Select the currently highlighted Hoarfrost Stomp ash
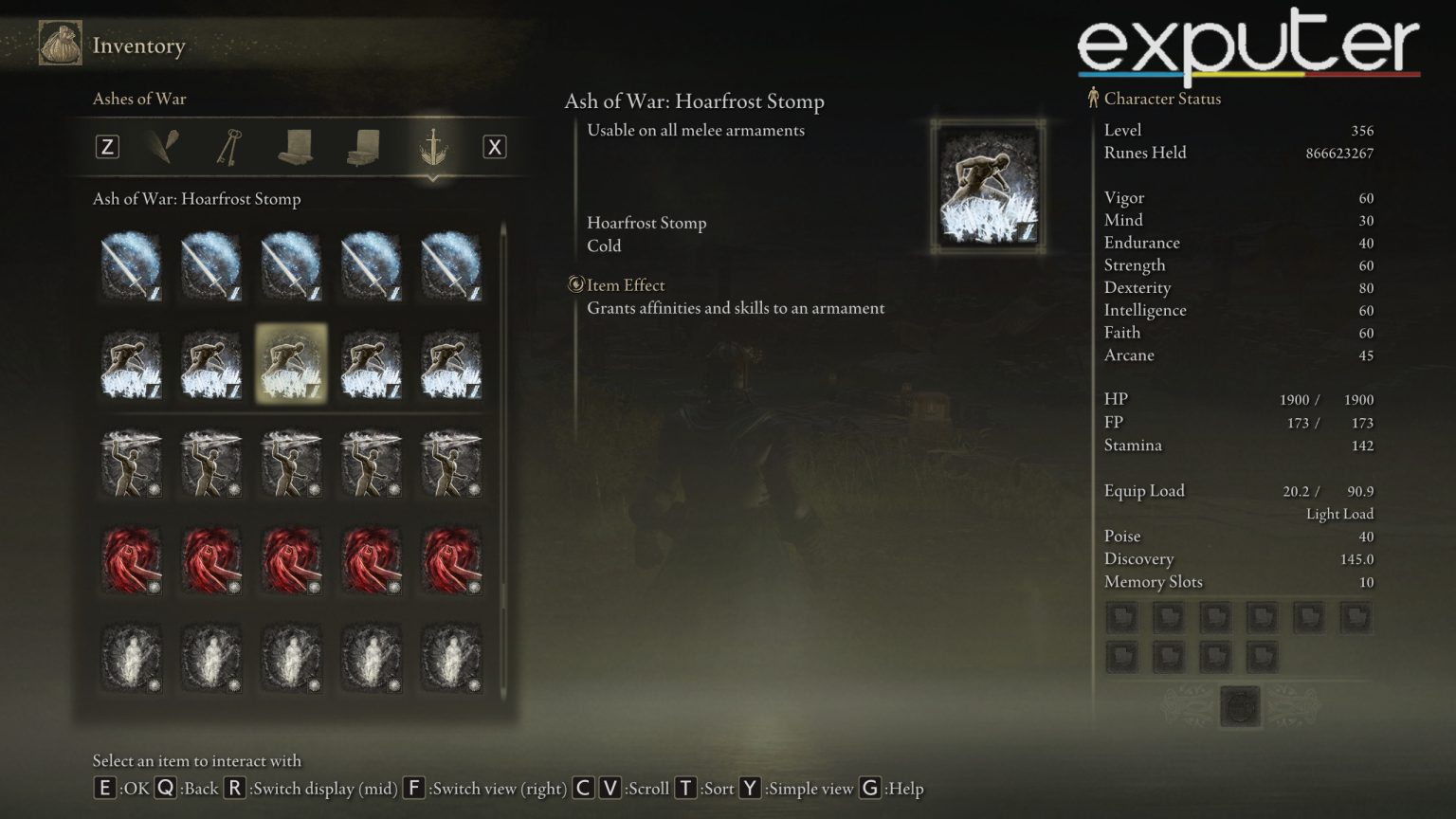 (x=291, y=365)
